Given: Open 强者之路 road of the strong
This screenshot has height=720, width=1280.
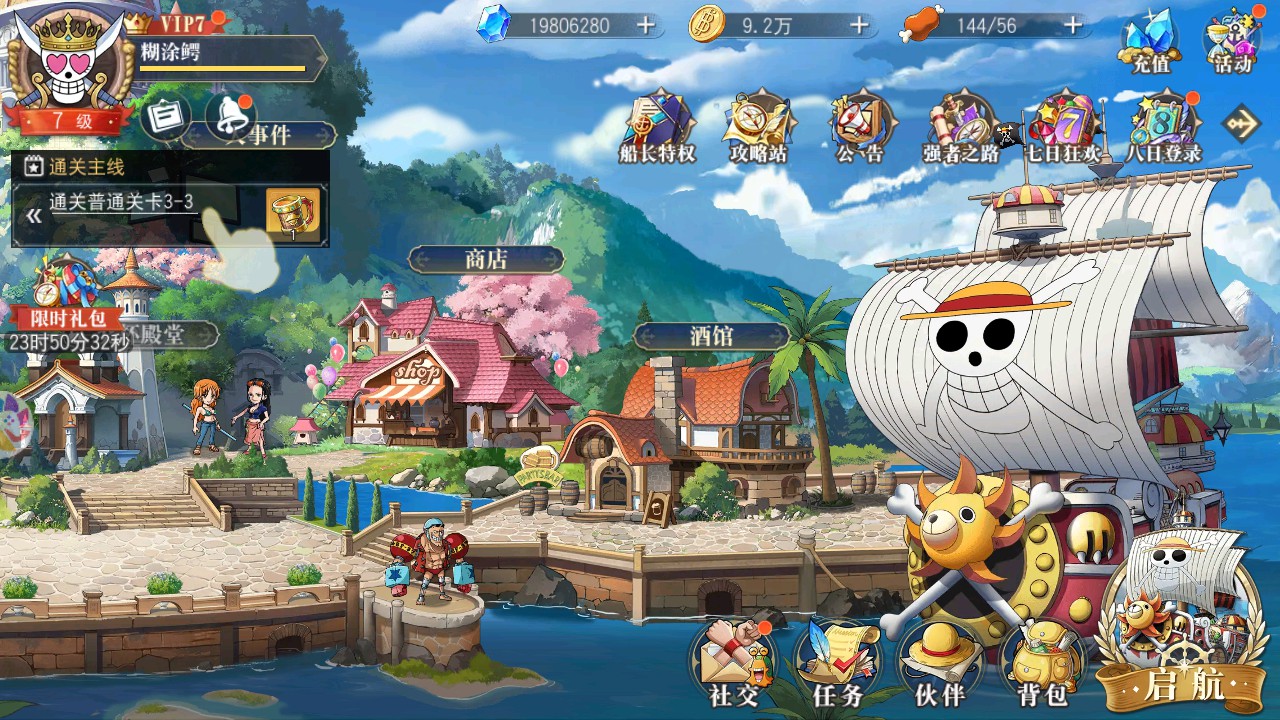Looking at the screenshot, I should (961, 128).
